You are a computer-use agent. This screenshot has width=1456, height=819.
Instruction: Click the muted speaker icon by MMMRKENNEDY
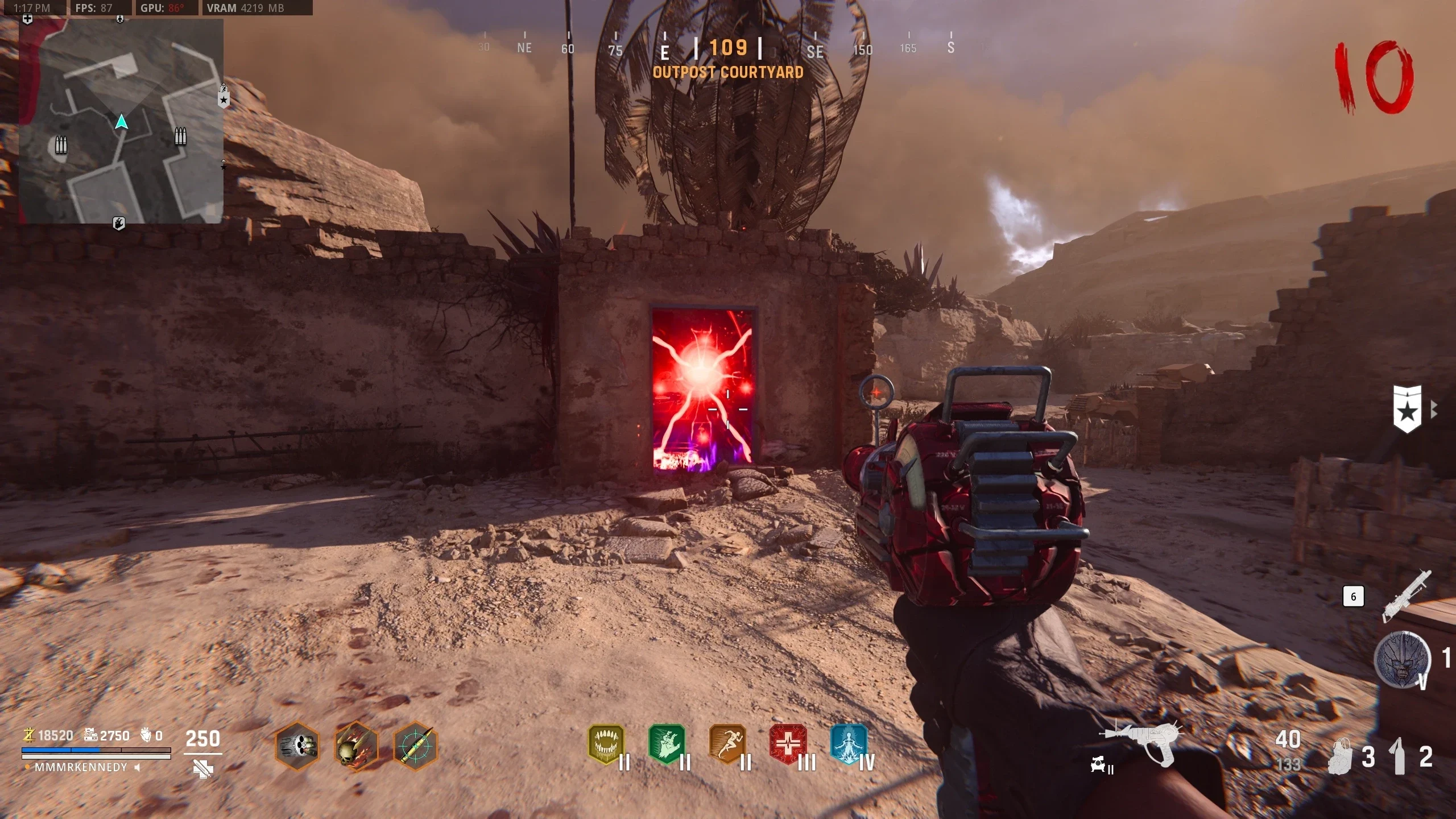pos(137,767)
